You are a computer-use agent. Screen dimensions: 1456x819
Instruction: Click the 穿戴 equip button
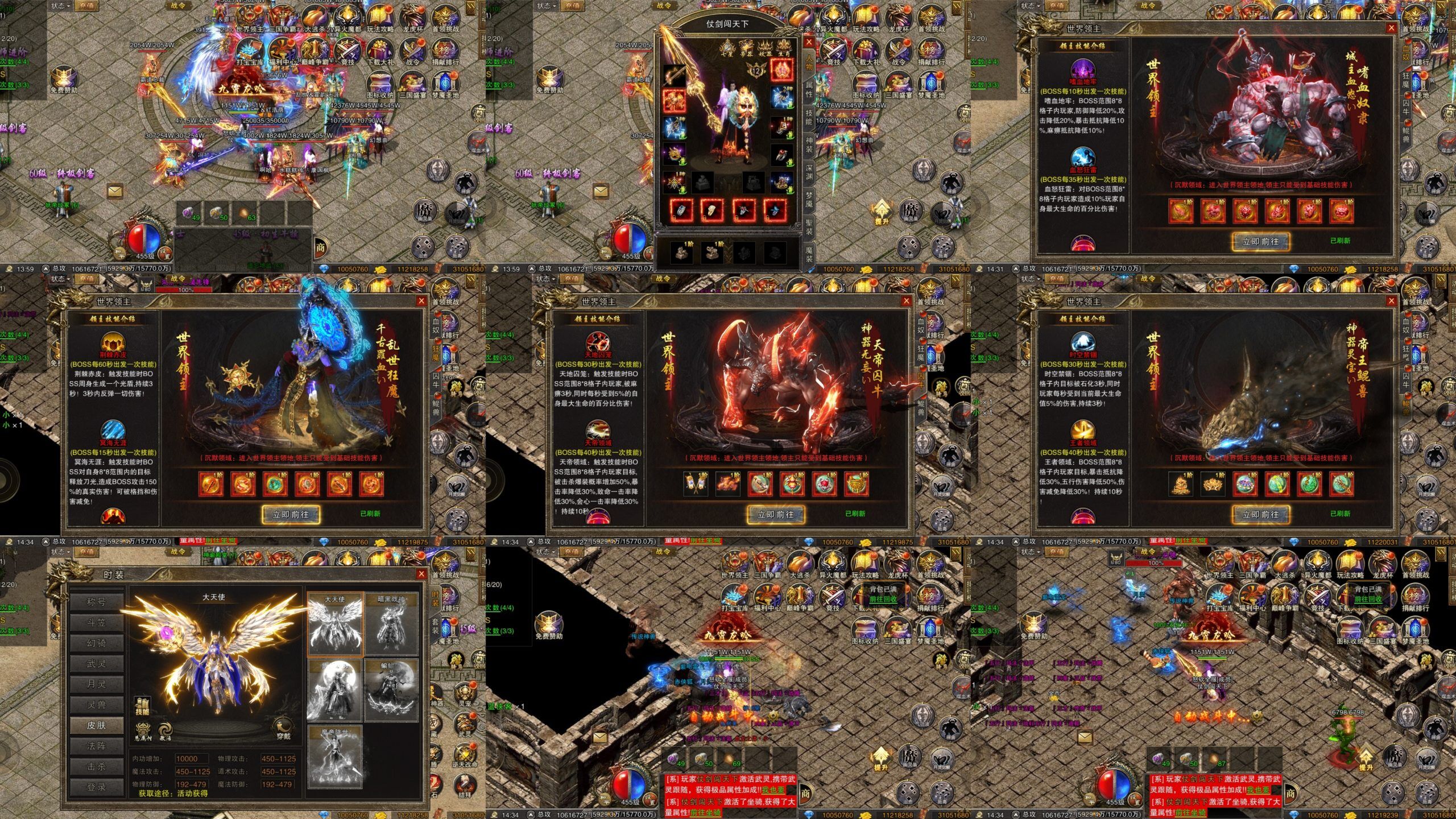coord(283,729)
